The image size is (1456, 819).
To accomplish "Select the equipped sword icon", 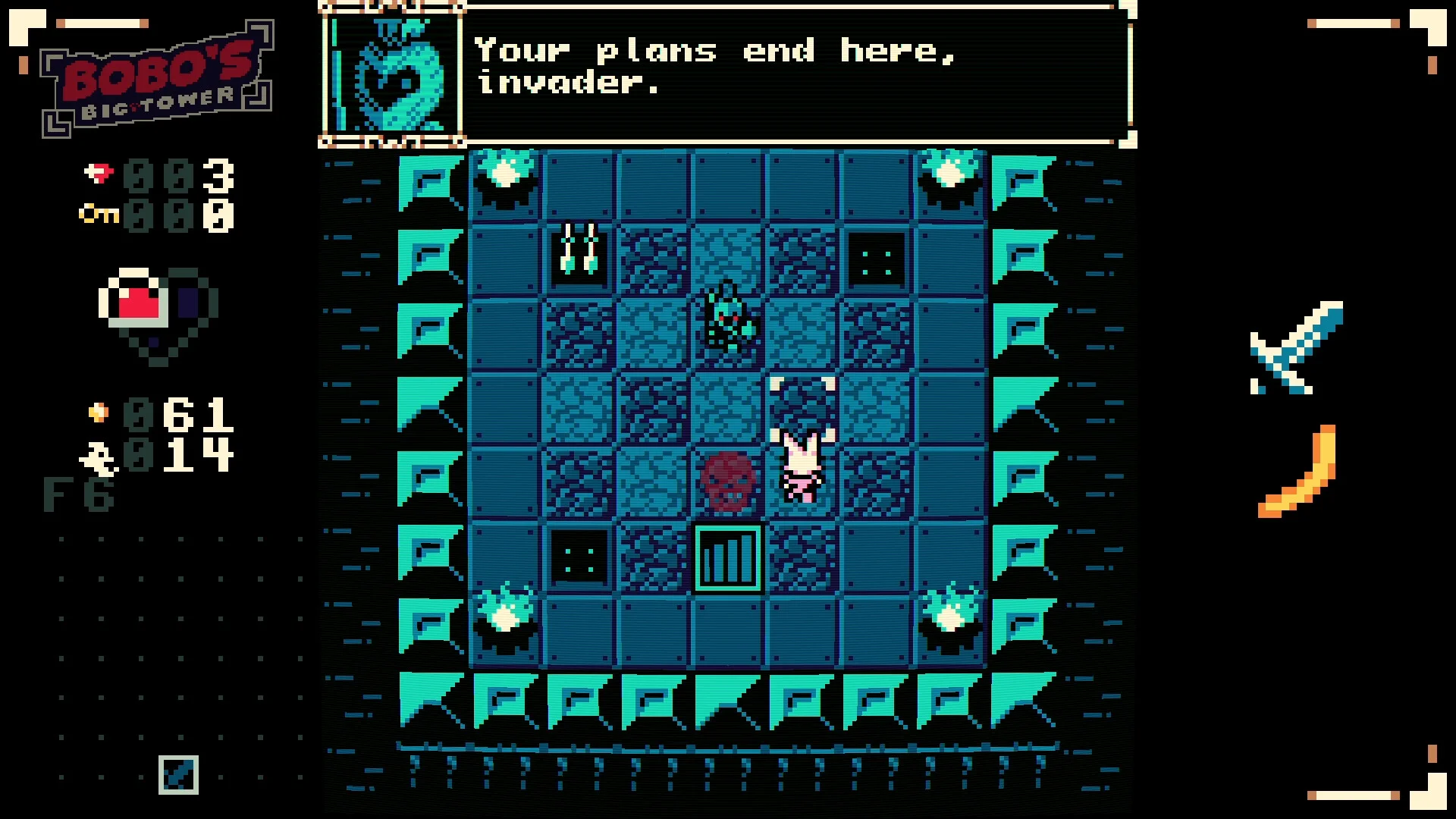I will pos(1296,348).
